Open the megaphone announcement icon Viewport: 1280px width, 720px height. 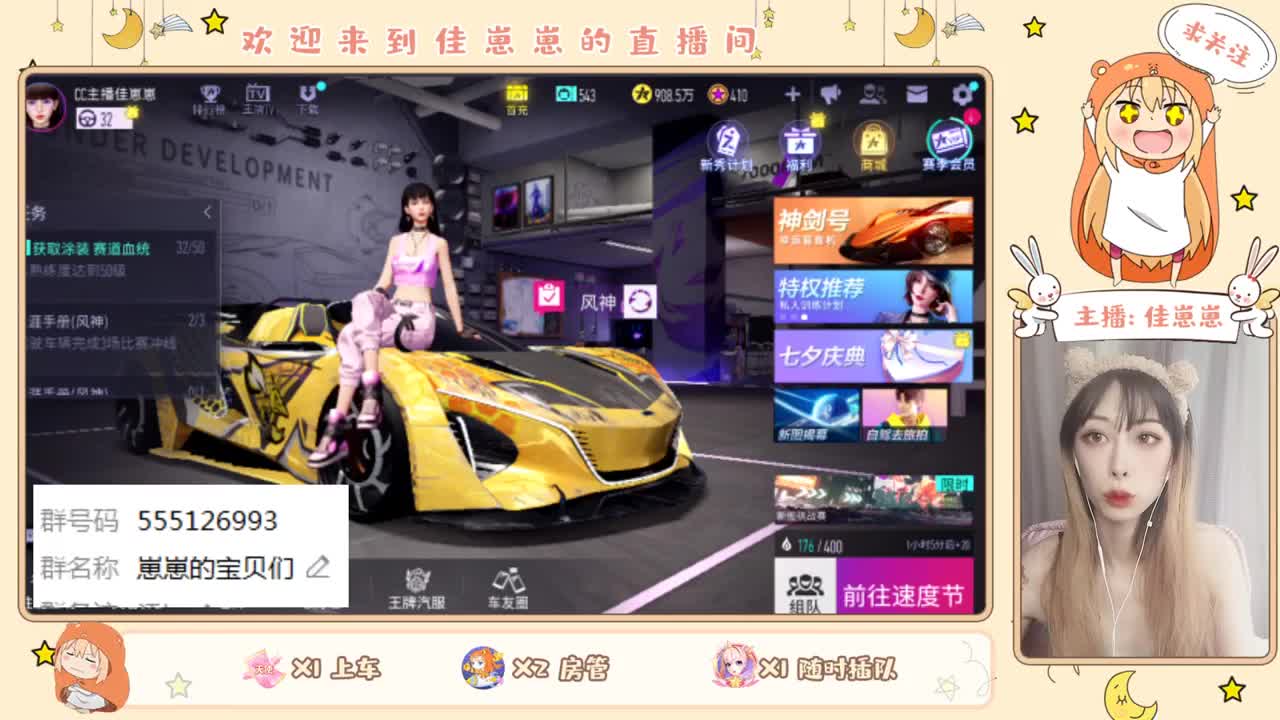830,95
